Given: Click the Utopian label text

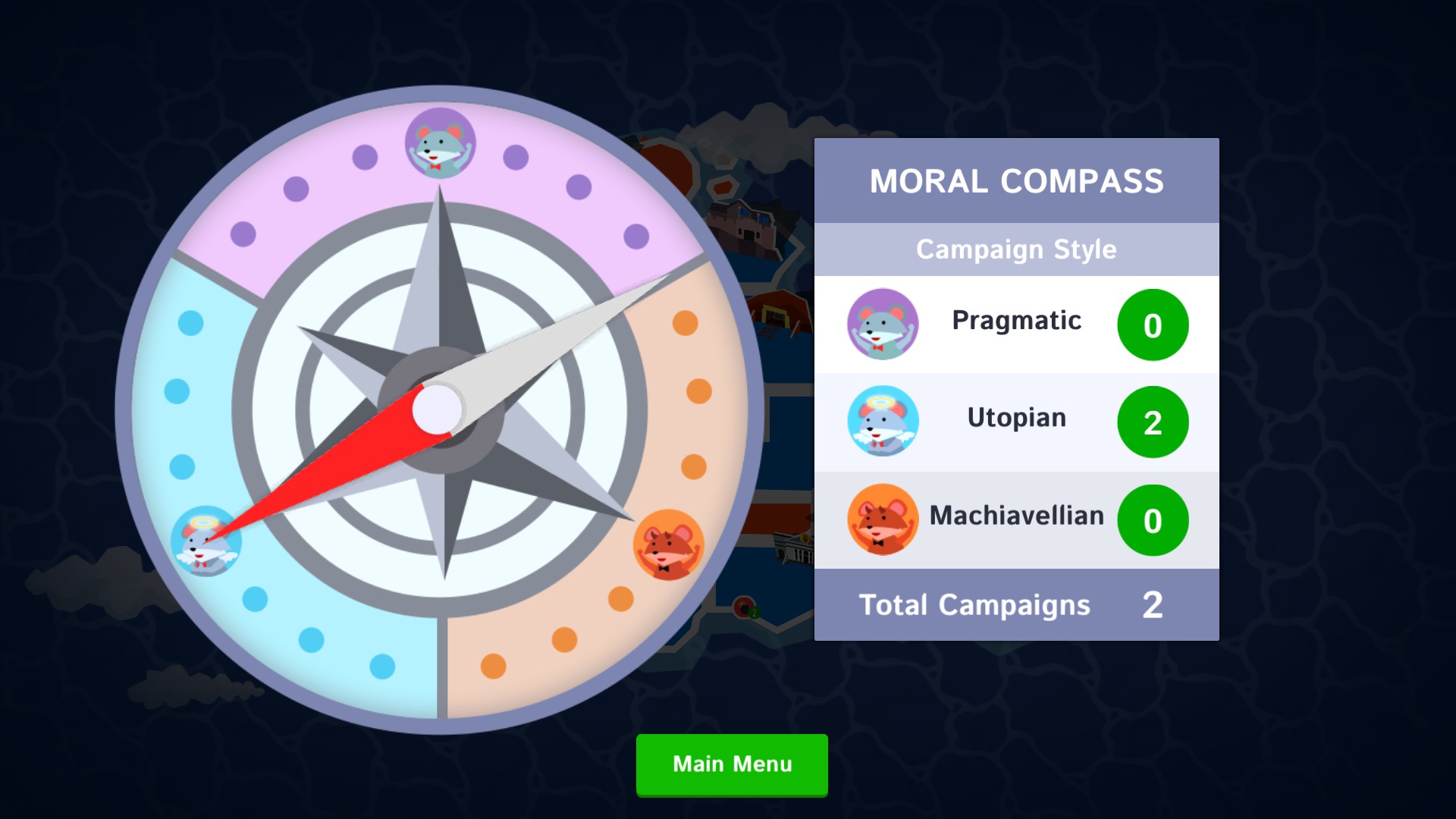Looking at the screenshot, I should pos(1015,418).
